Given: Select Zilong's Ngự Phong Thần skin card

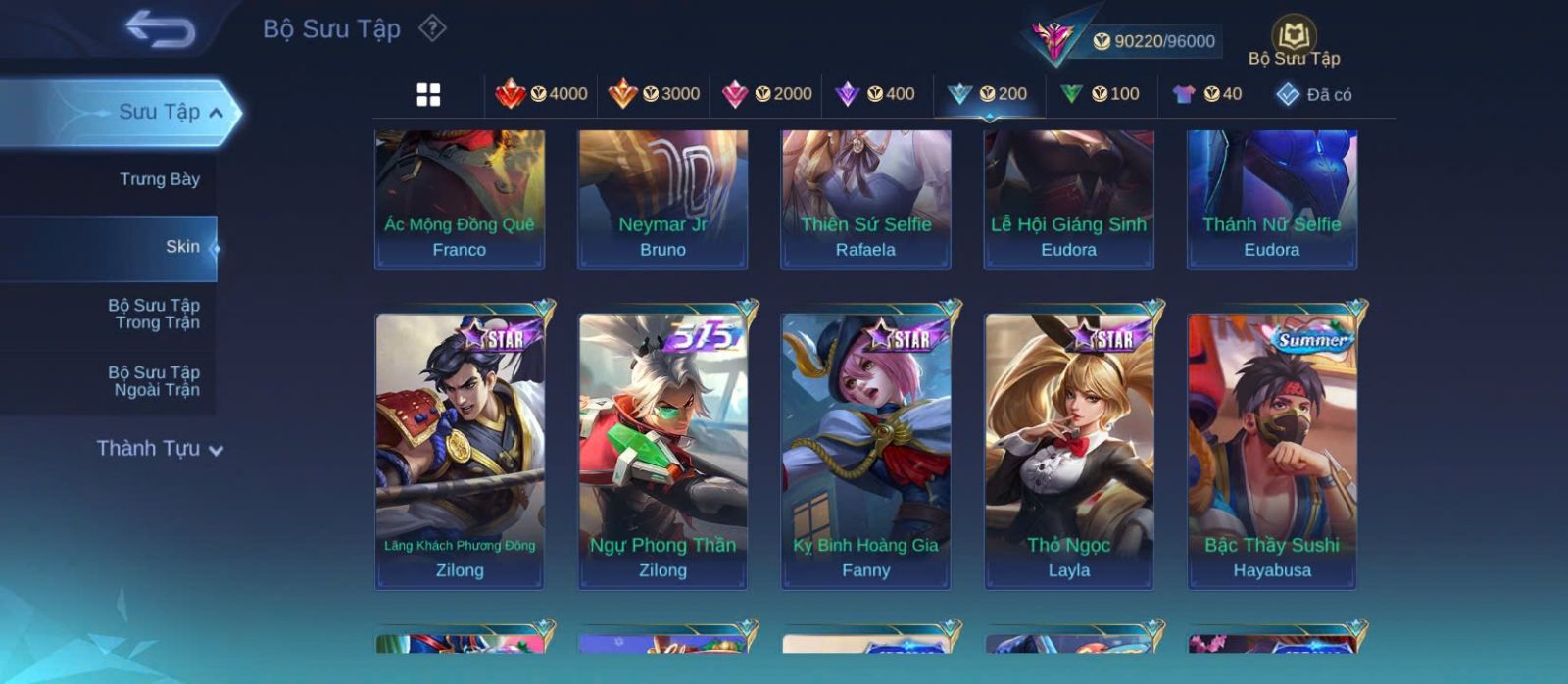Looking at the screenshot, I should point(662,451).
